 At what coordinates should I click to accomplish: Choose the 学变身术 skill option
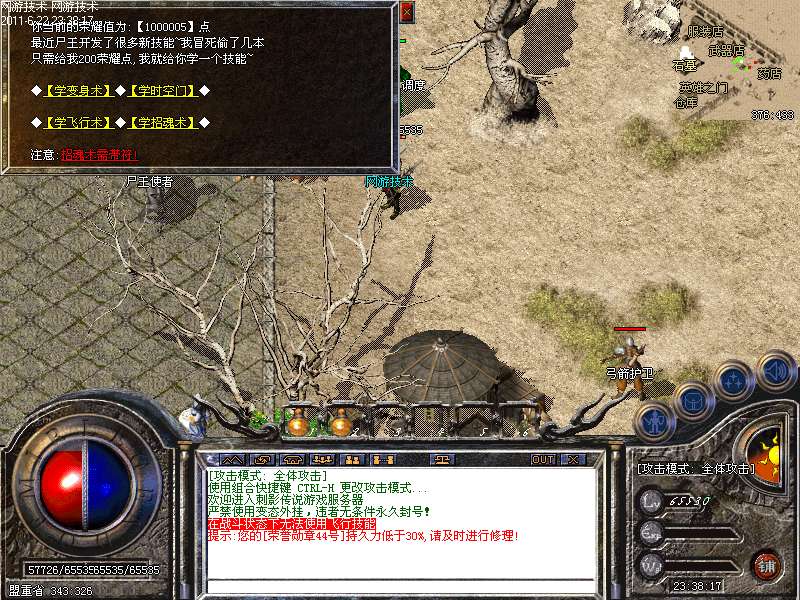(78, 91)
